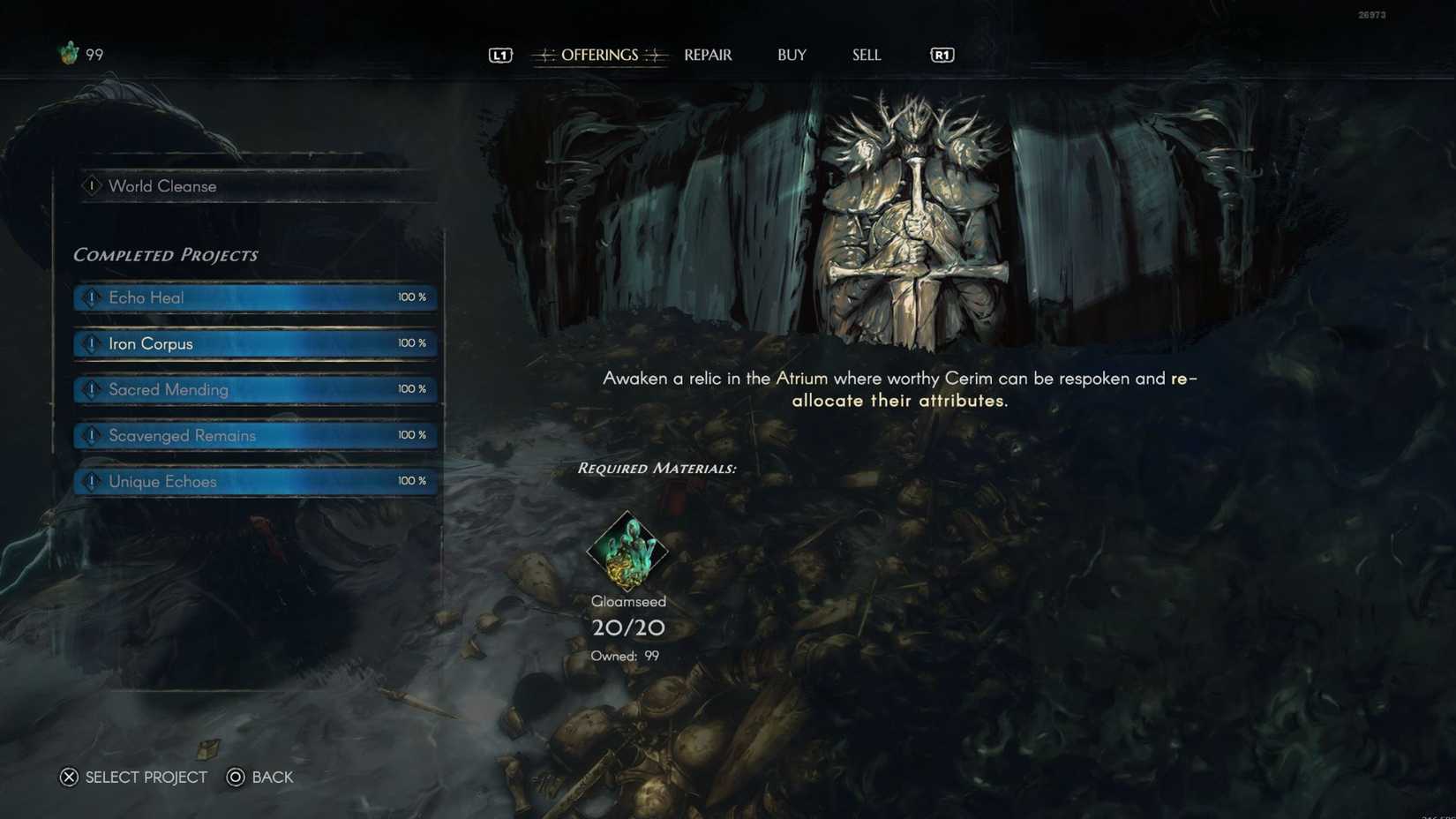1456x819 pixels.
Task: Select the Iron Corpus project row
Action: (x=256, y=343)
